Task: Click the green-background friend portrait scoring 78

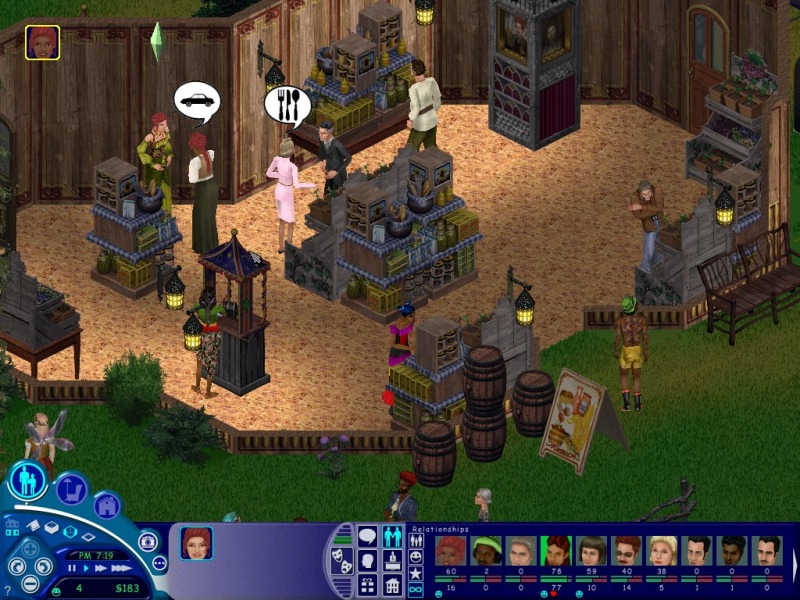Action: pos(555,550)
